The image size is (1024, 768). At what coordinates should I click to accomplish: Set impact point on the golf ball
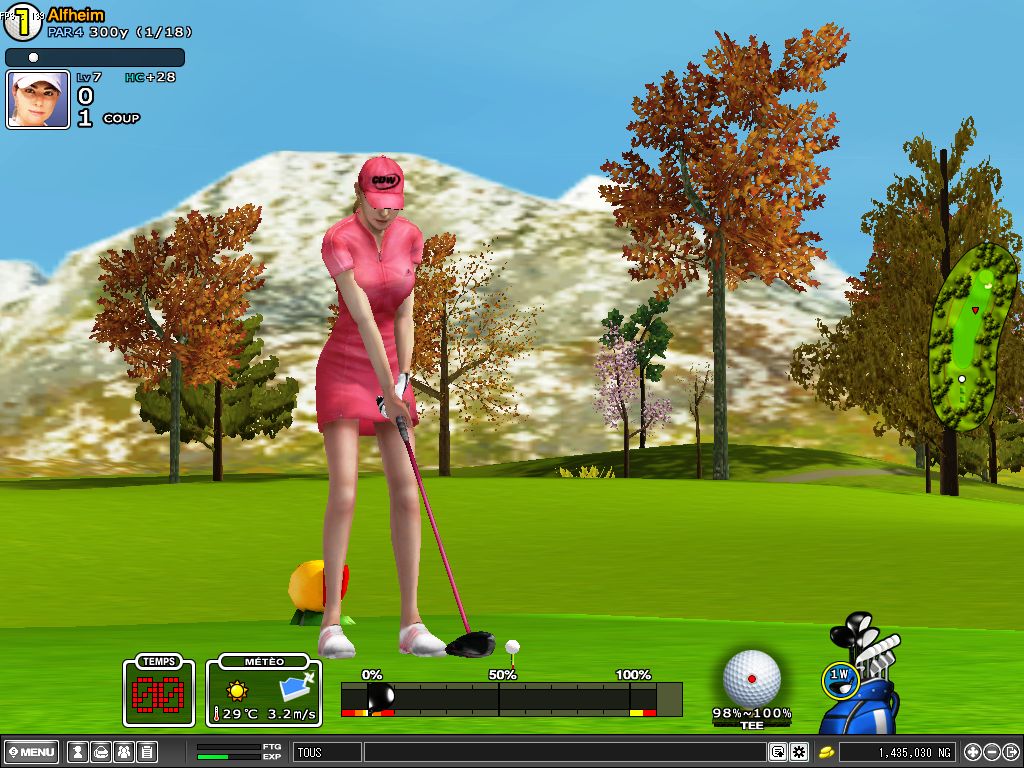point(751,677)
